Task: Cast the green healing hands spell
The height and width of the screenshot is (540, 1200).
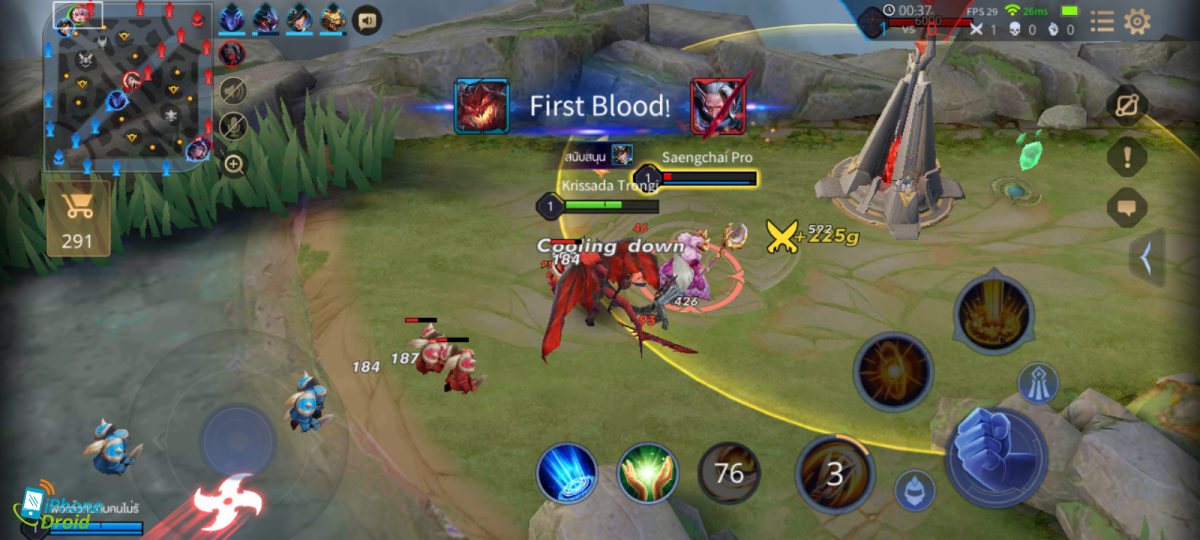Action: coord(648,473)
